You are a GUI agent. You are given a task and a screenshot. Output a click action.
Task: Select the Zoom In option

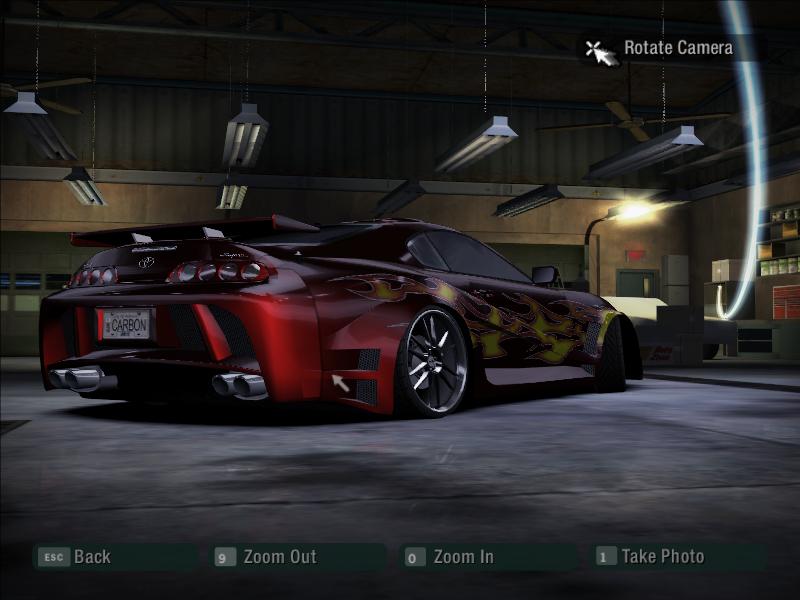[x=462, y=557]
